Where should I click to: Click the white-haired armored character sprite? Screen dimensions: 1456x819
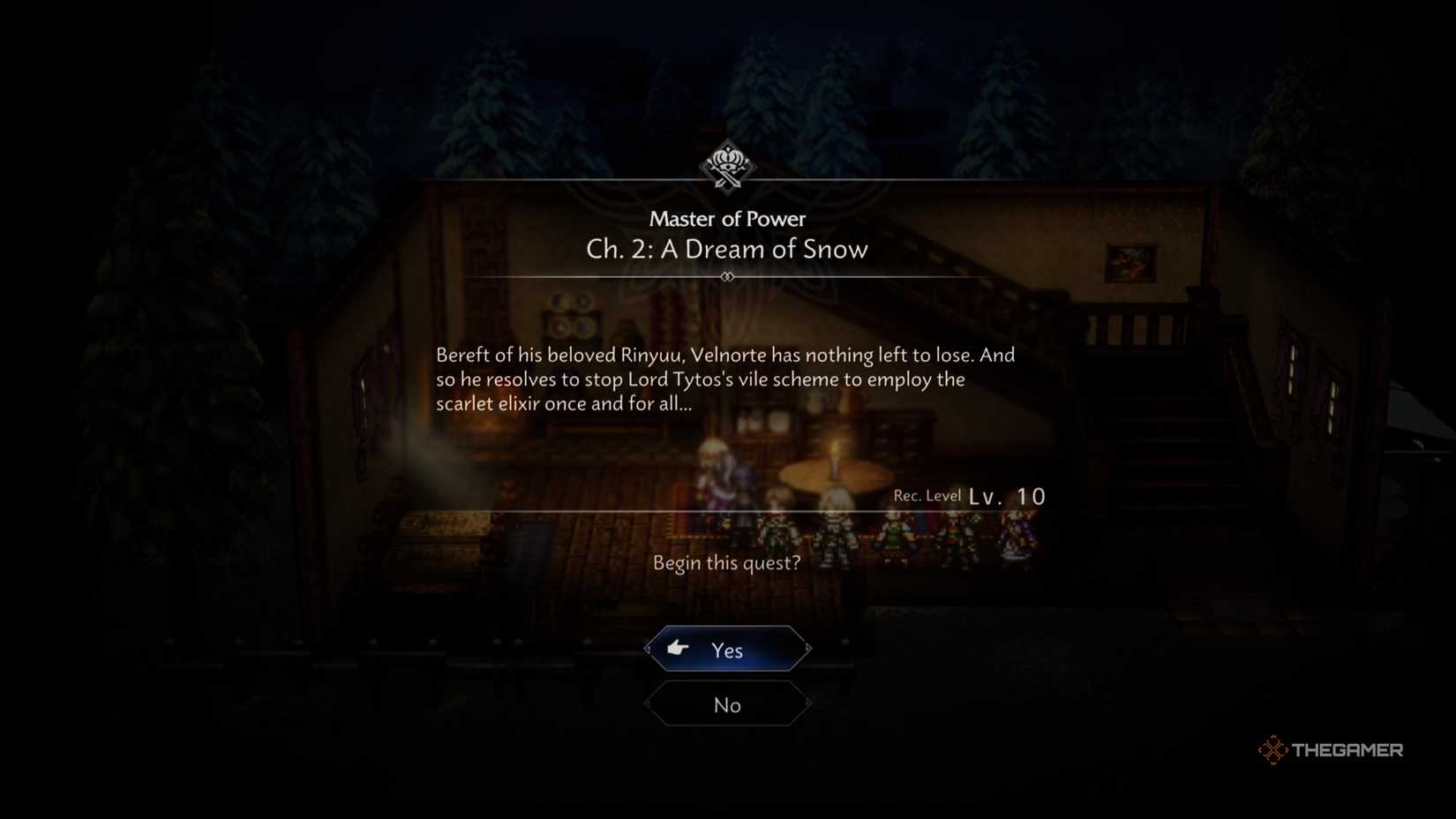pos(836,530)
